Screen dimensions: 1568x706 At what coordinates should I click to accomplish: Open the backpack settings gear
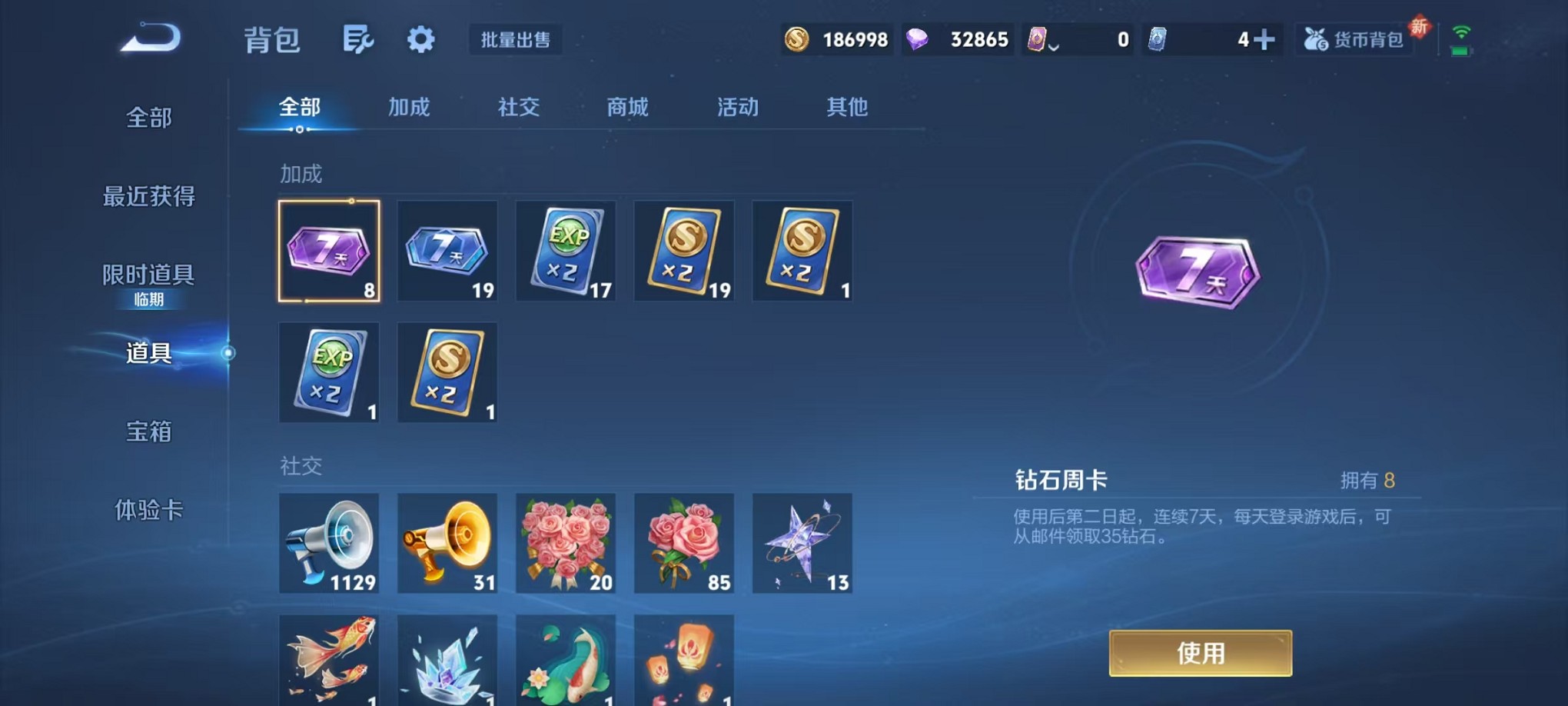(x=420, y=39)
